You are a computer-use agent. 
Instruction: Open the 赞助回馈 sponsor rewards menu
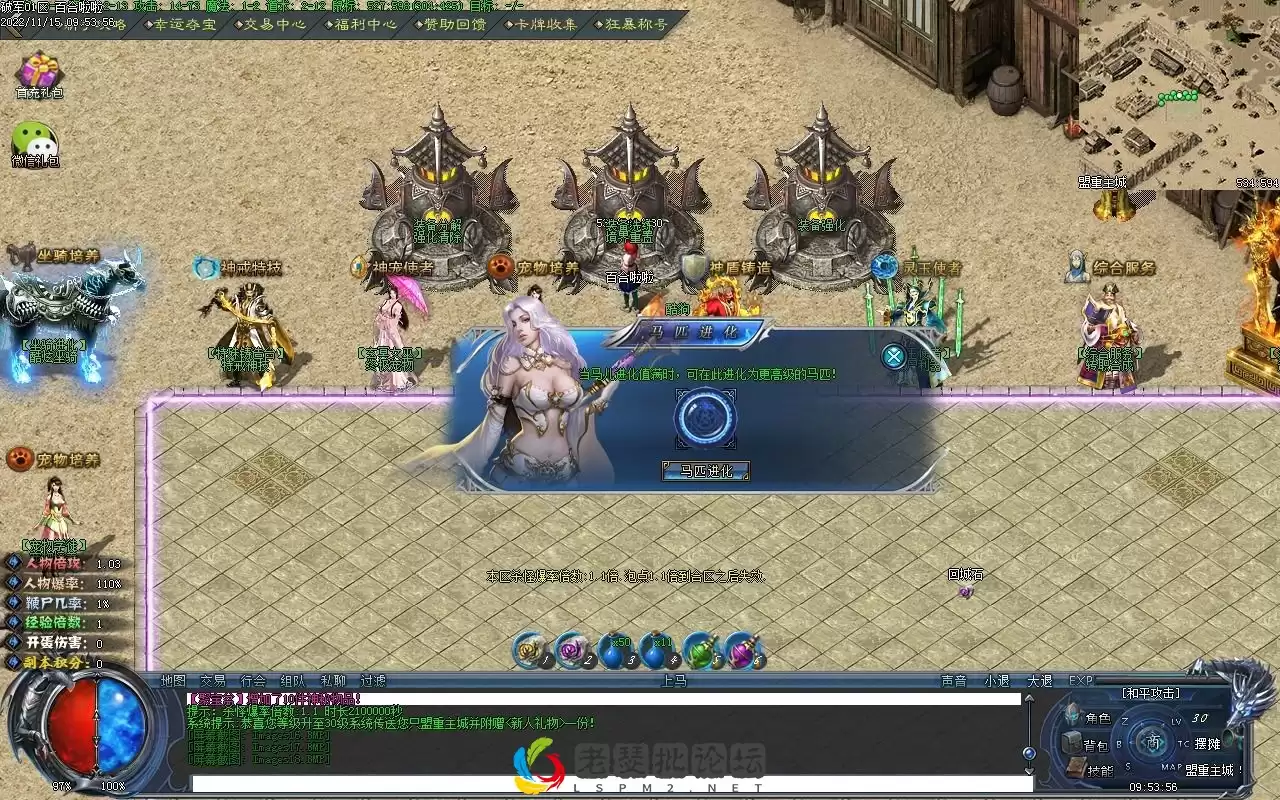(x=455, y=24)
